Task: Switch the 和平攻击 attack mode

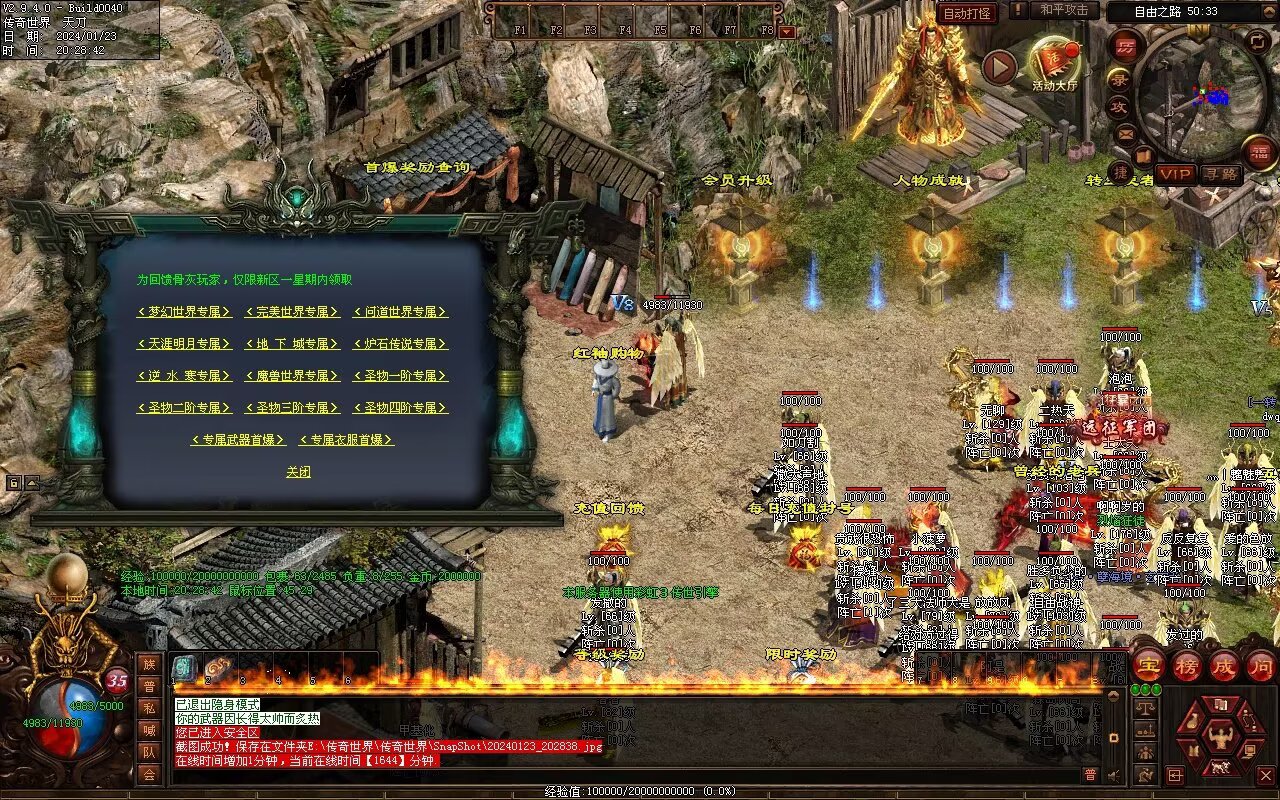Action: click(1063, 10)
